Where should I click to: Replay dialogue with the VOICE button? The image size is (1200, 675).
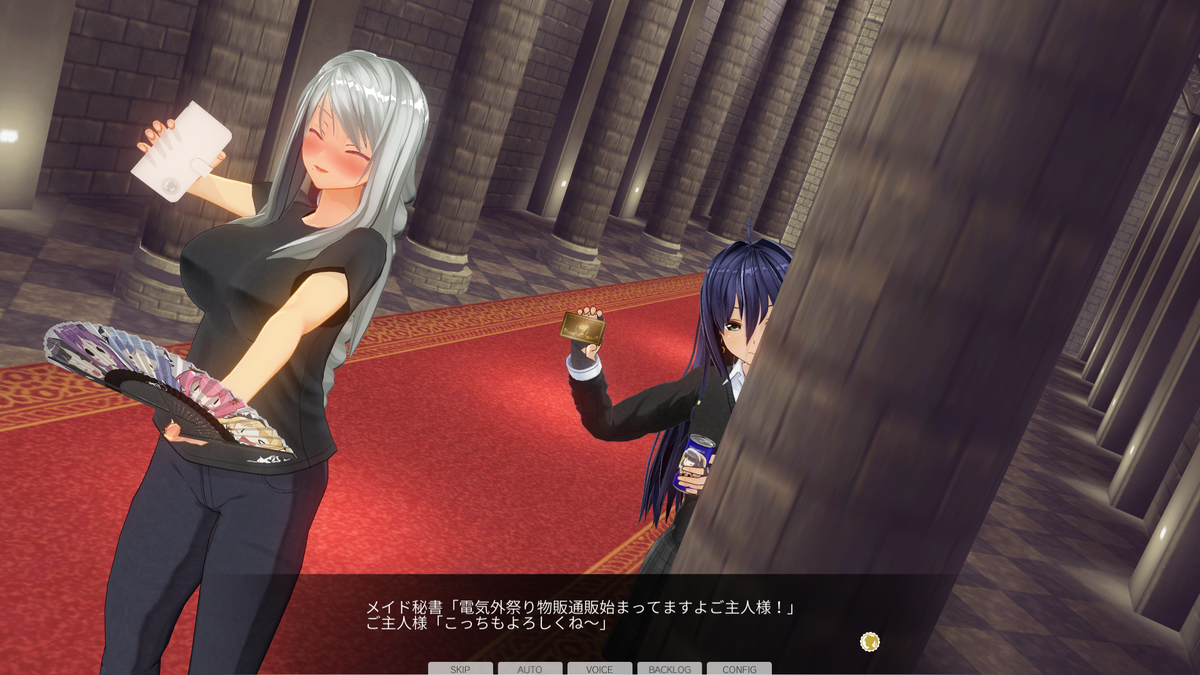[x=600, y=668]
